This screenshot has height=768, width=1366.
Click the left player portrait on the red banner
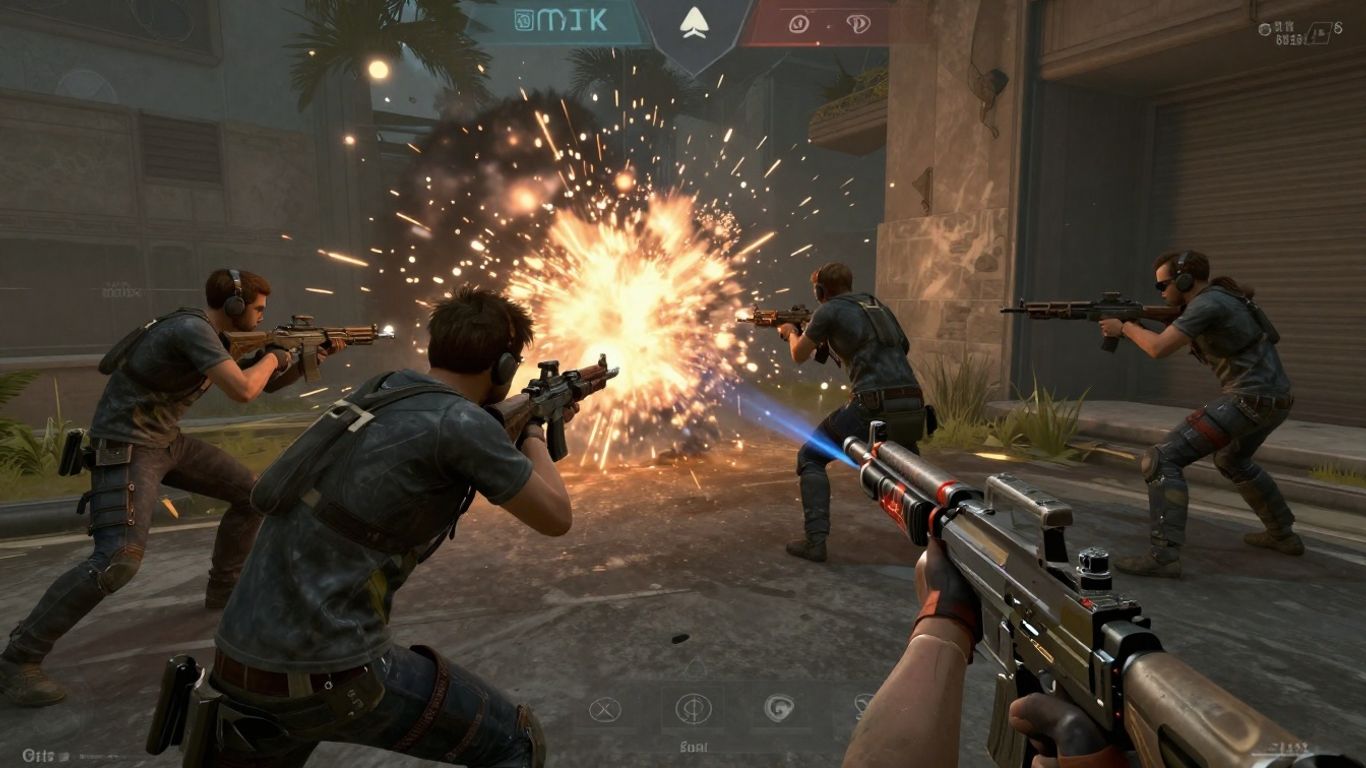798,24
